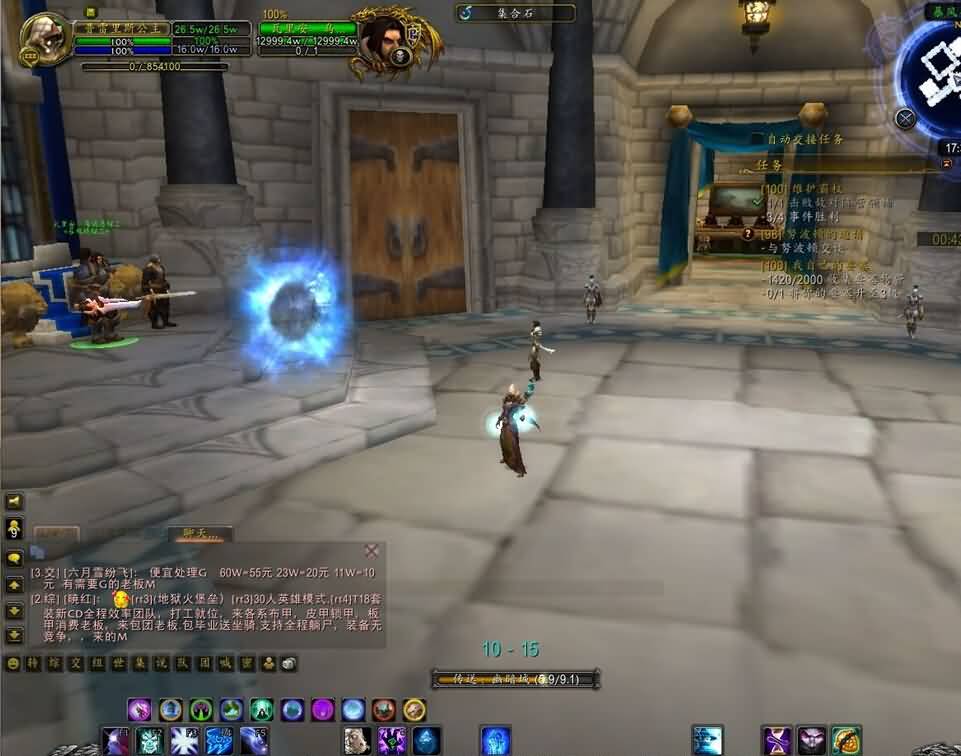Use the F1 ability on the action bar
961x756 pixels.
pos(117,741)
